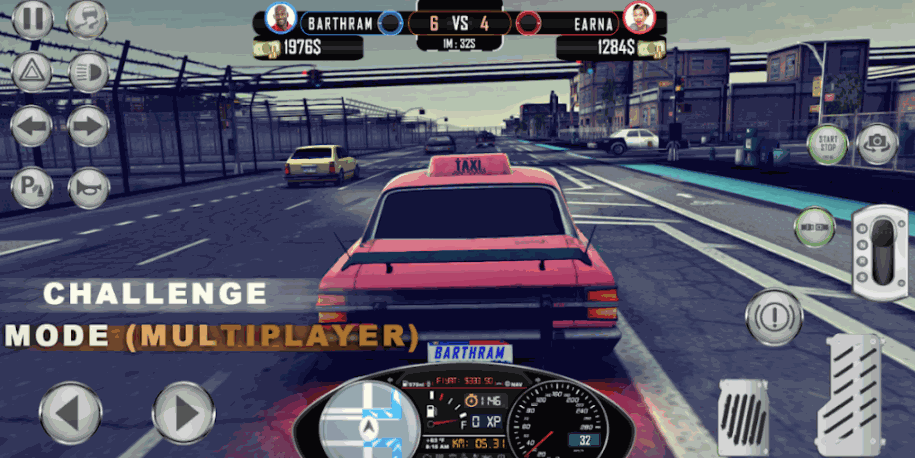The image size is (915, 458).
Task: Toggle the headlights button
Action: (88, 72)
